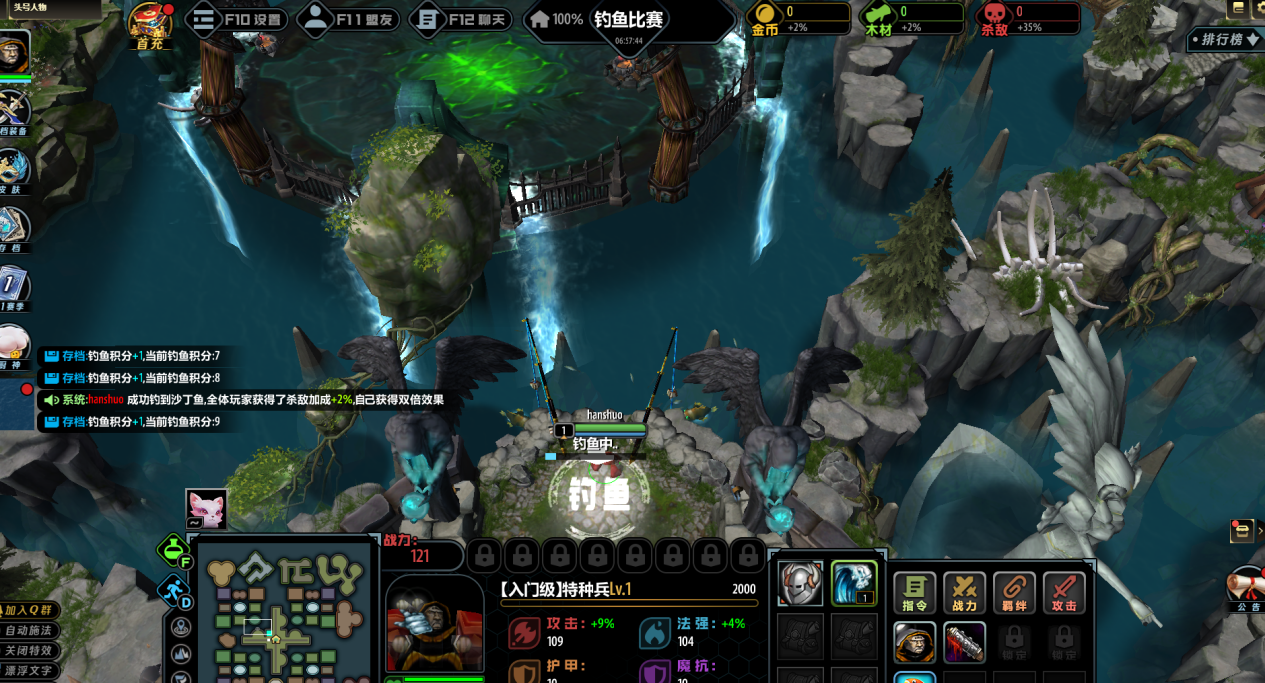Open the F11 盟友 allies panel

[349, 19]
